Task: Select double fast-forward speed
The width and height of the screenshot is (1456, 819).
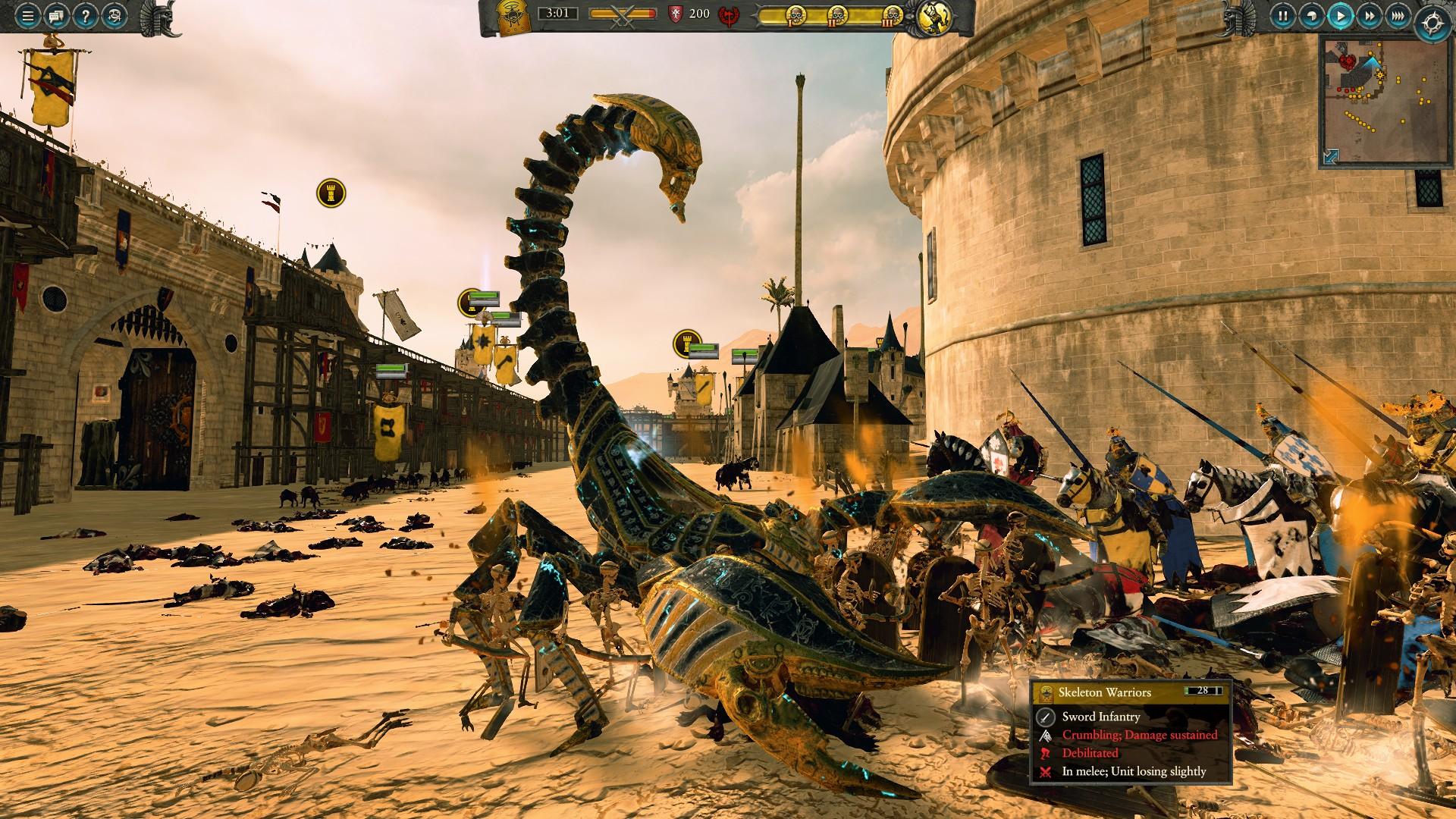Action: coord(1370,15)
